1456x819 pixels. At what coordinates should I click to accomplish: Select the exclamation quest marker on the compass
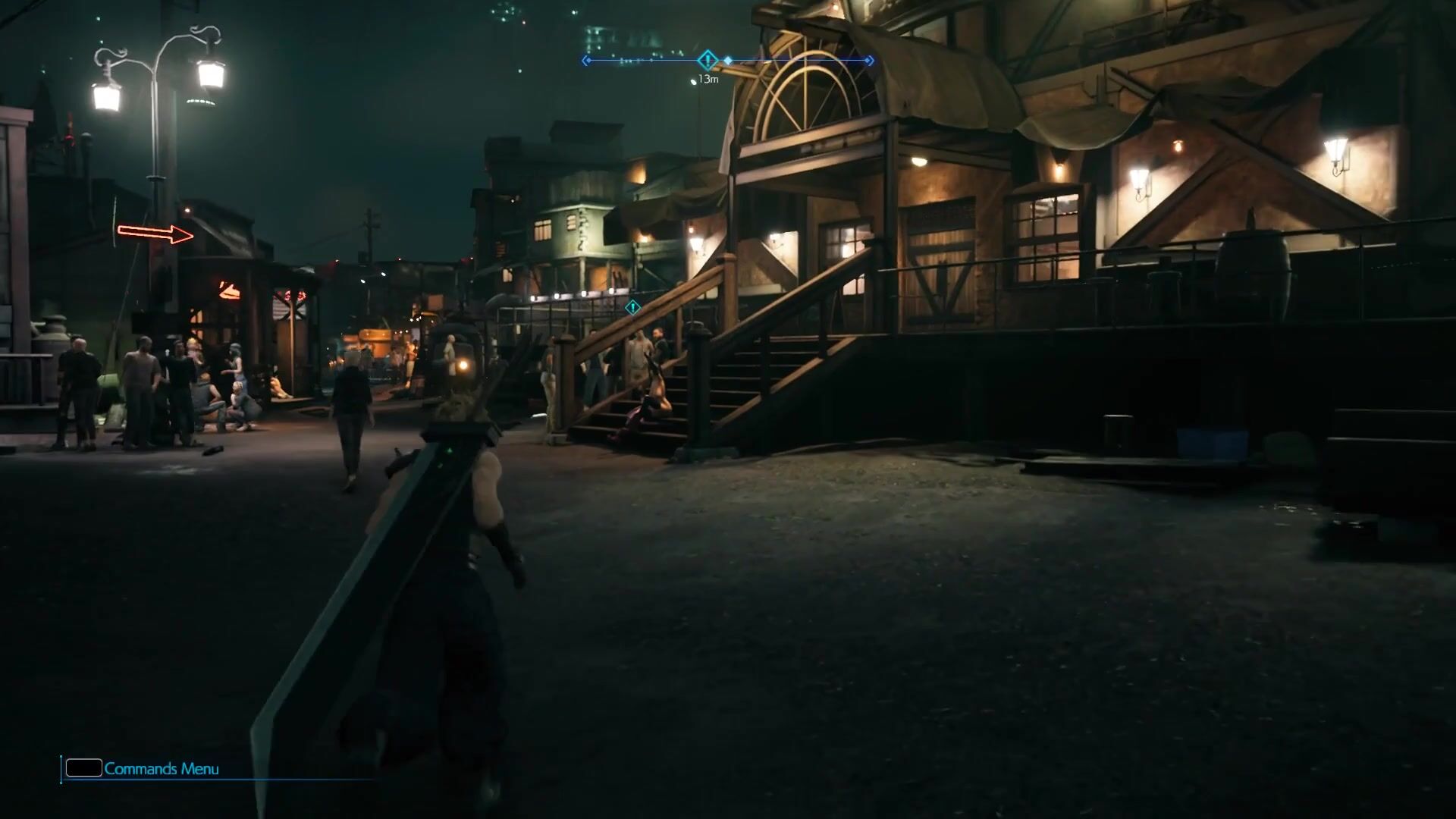708,60
